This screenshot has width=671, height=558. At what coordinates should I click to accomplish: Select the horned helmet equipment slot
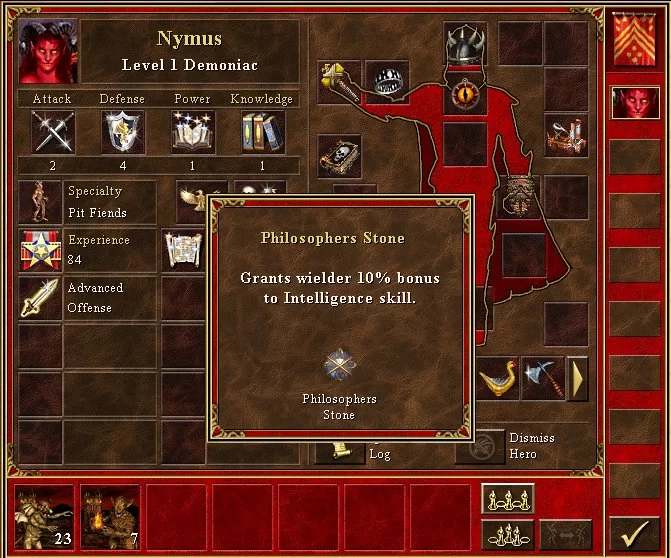[x=465, y=44]
